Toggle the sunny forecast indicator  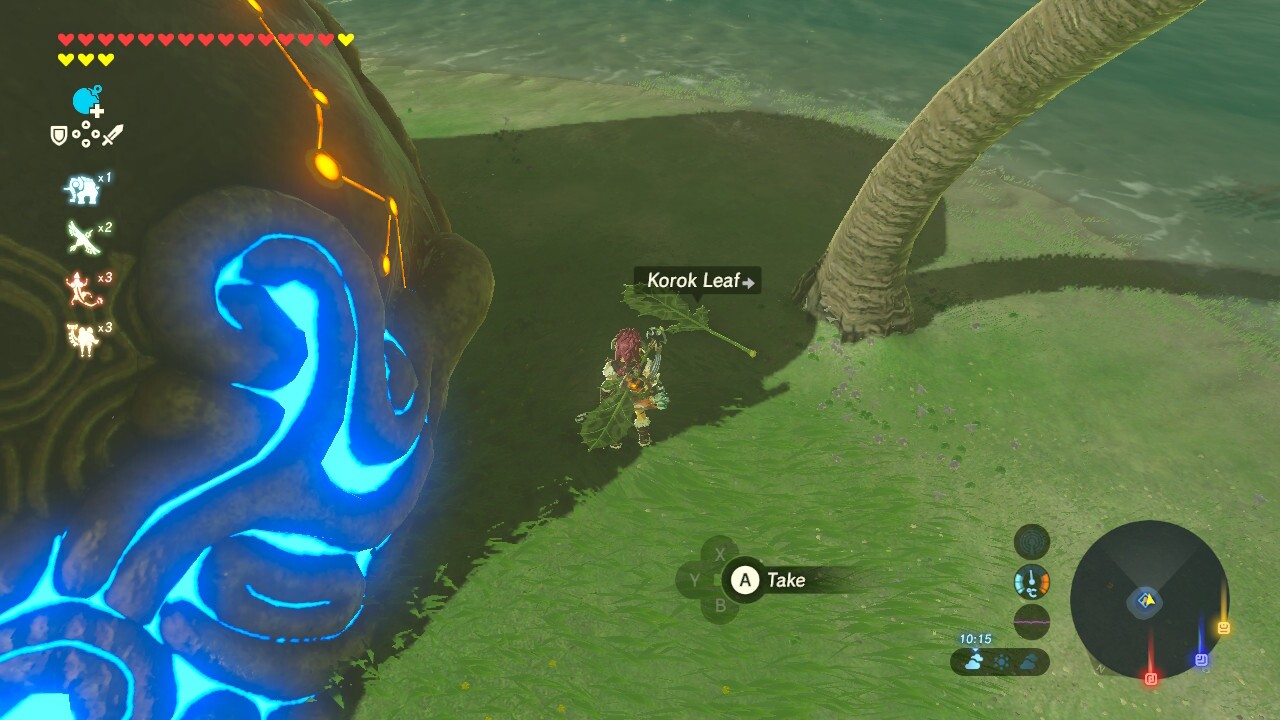tap(1001, 660)
